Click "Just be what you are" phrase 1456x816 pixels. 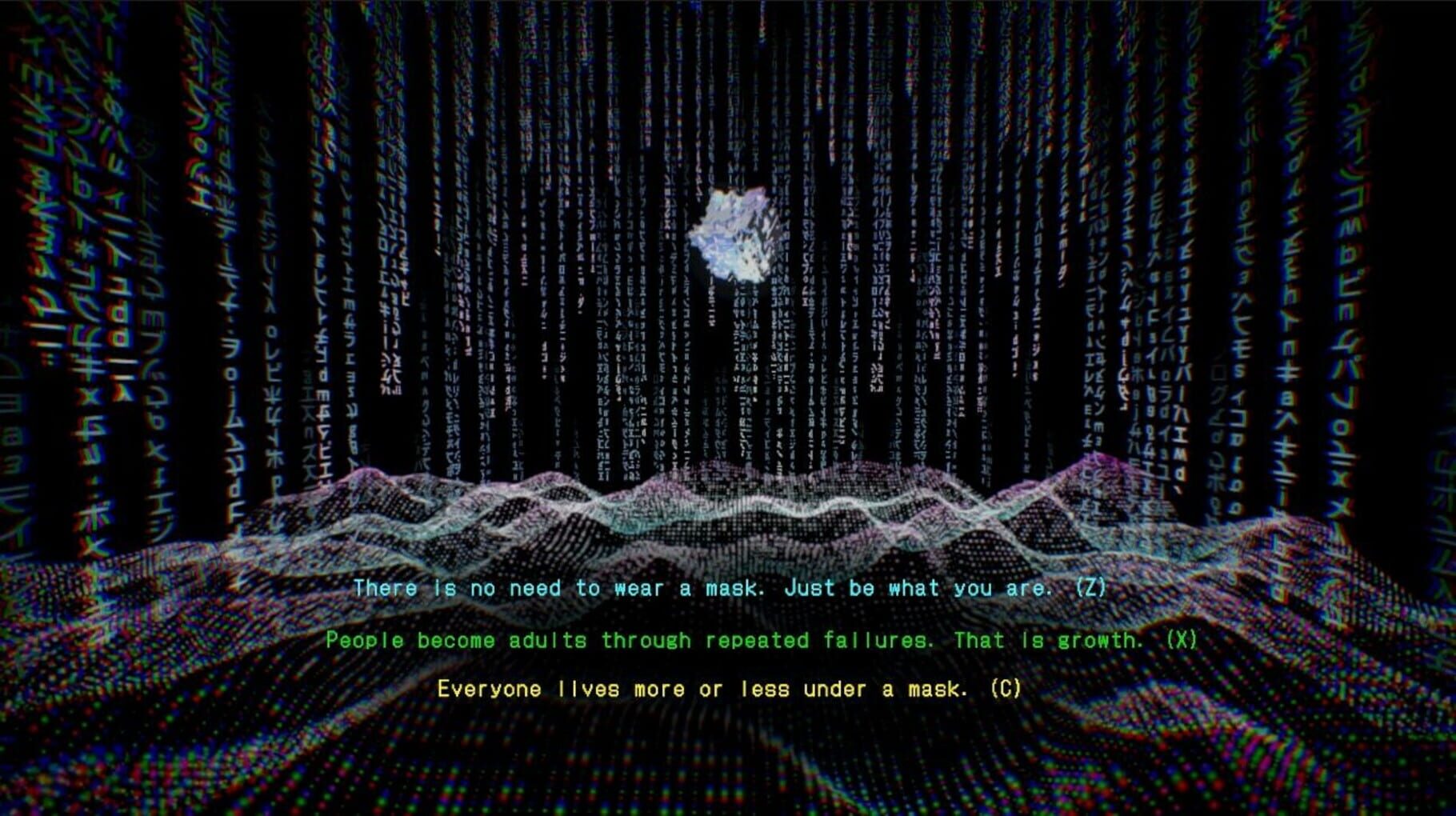click(x=920, y=588)
